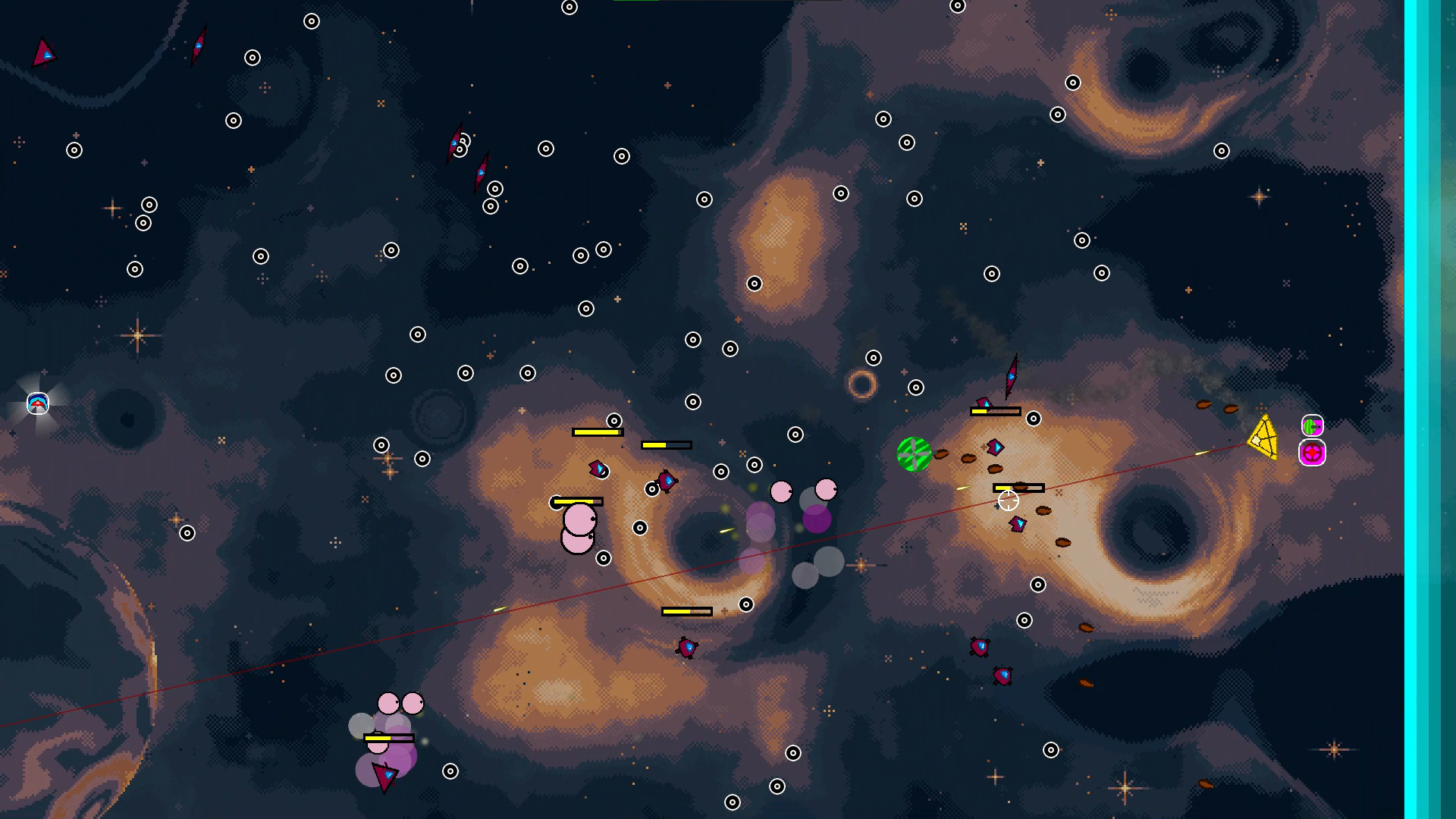Select the glowing shield power-up on the left
Screen dimensions: 1456x819
pos(37,404)
